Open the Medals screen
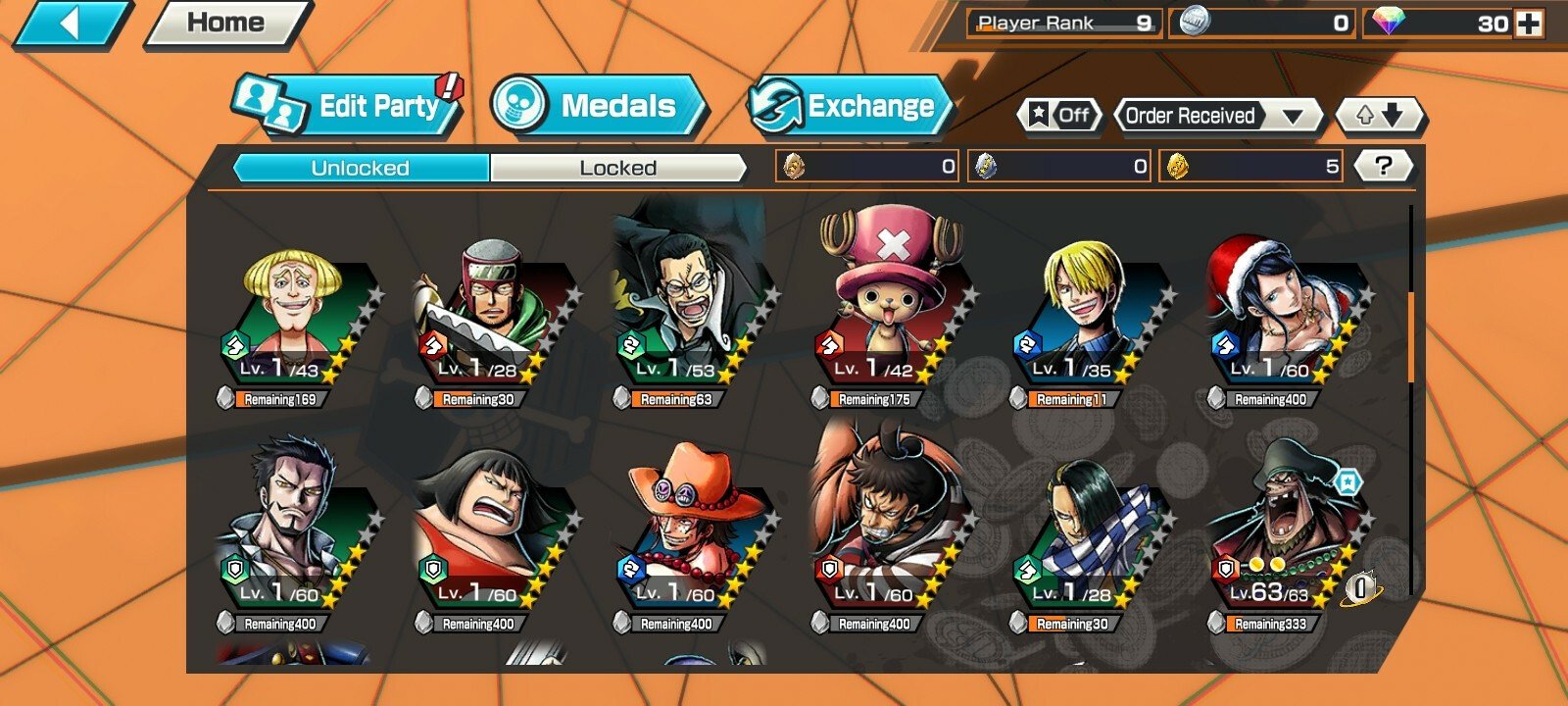Screen dimensions: 1568x706 [600, 106]
